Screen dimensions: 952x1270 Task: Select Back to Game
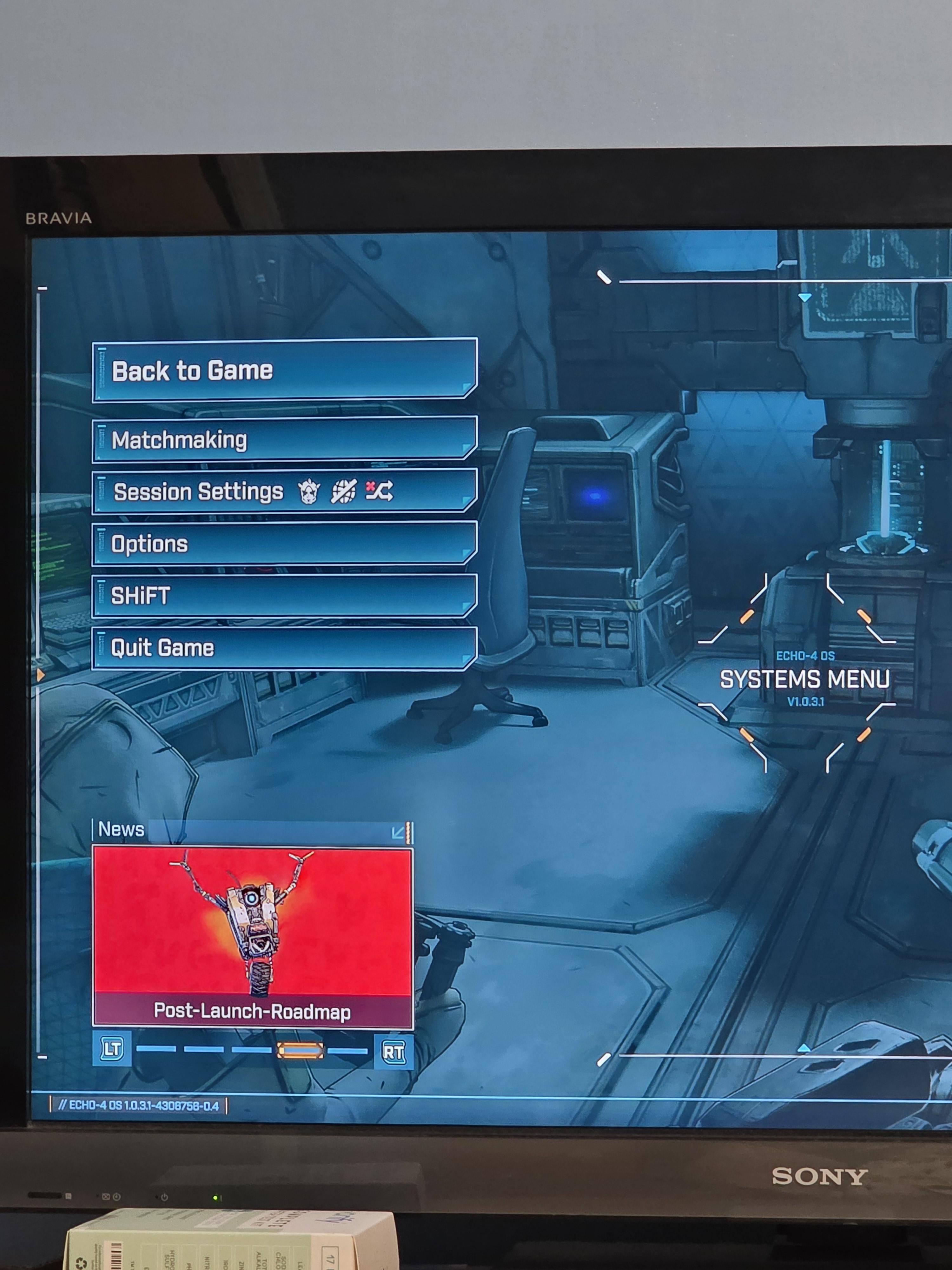point(284,370)
